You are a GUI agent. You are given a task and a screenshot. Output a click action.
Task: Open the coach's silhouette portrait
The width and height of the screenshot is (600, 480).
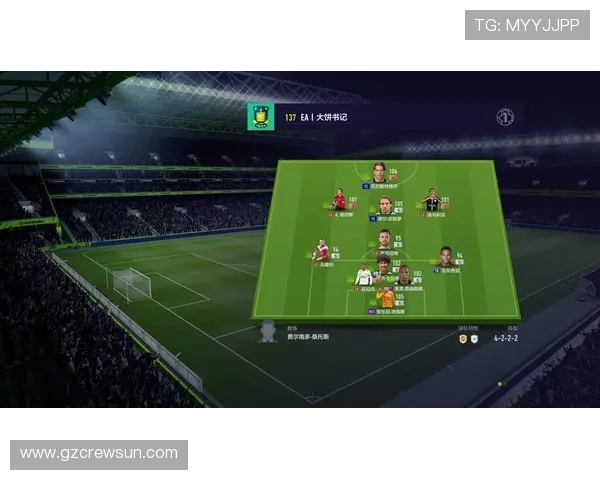coord(267,331)
